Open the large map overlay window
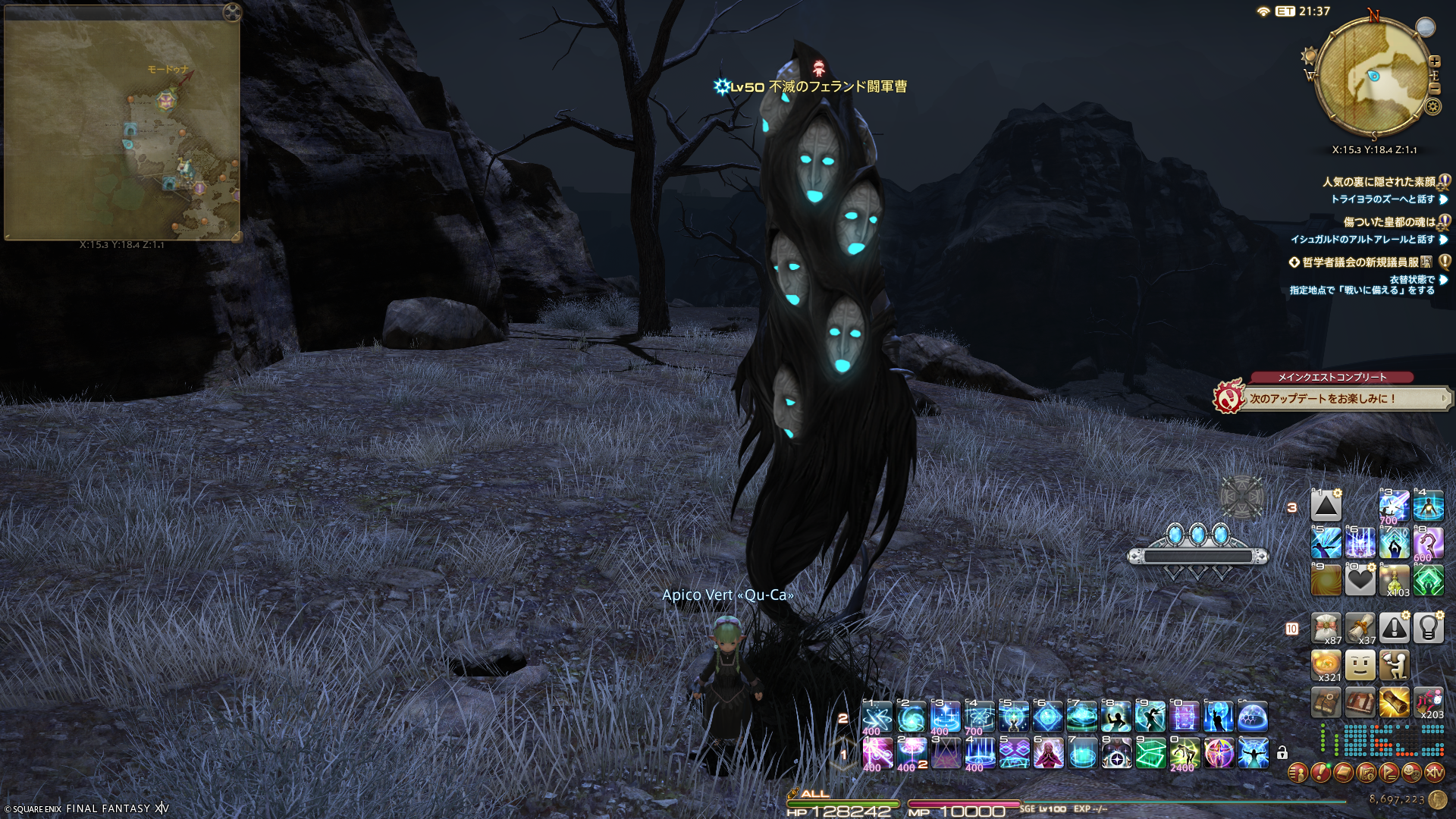The height and width of the screenshot is (819, 1456). 122,130
